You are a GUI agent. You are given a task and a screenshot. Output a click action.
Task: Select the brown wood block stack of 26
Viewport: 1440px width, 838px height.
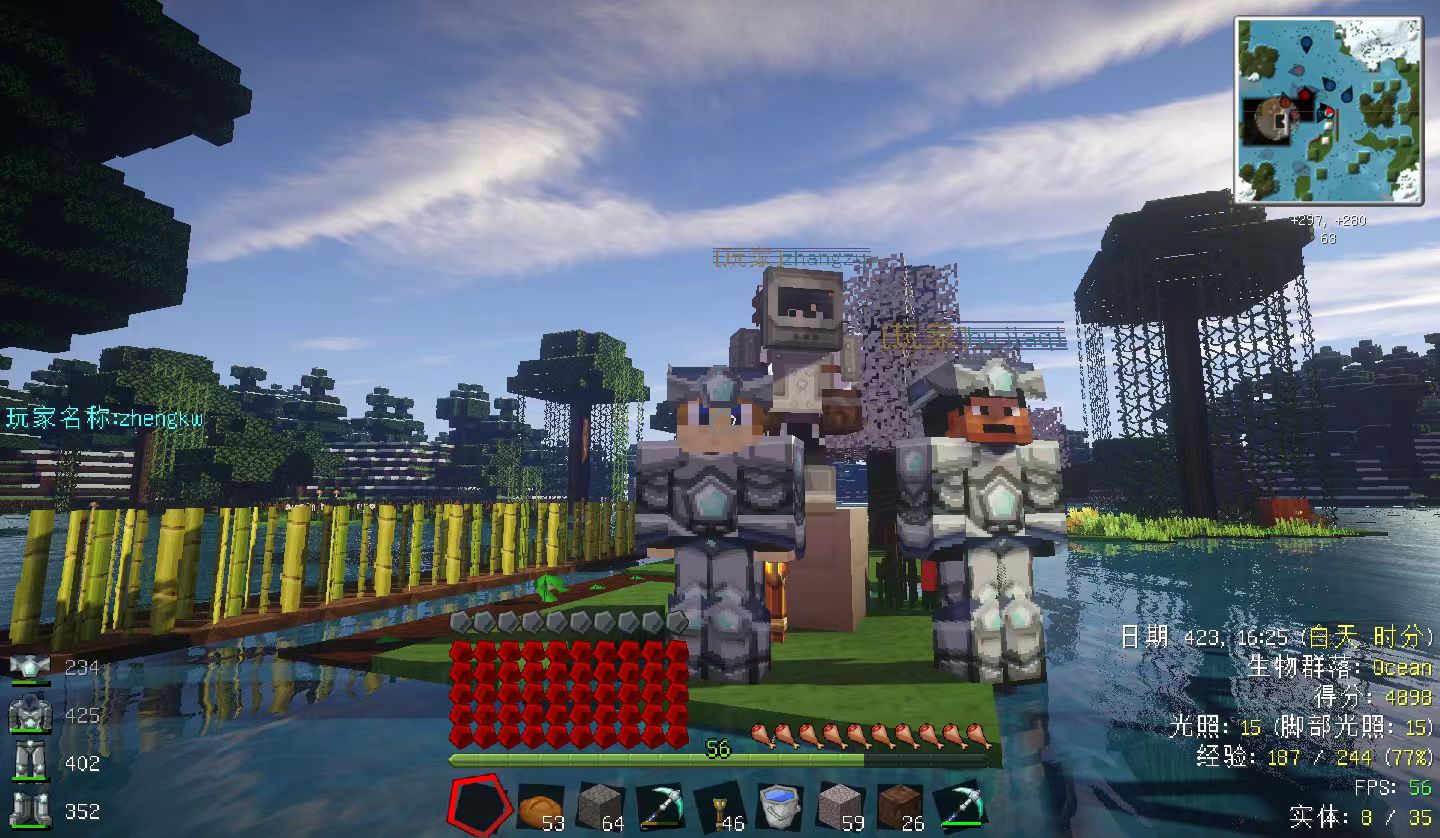point(899,805)
